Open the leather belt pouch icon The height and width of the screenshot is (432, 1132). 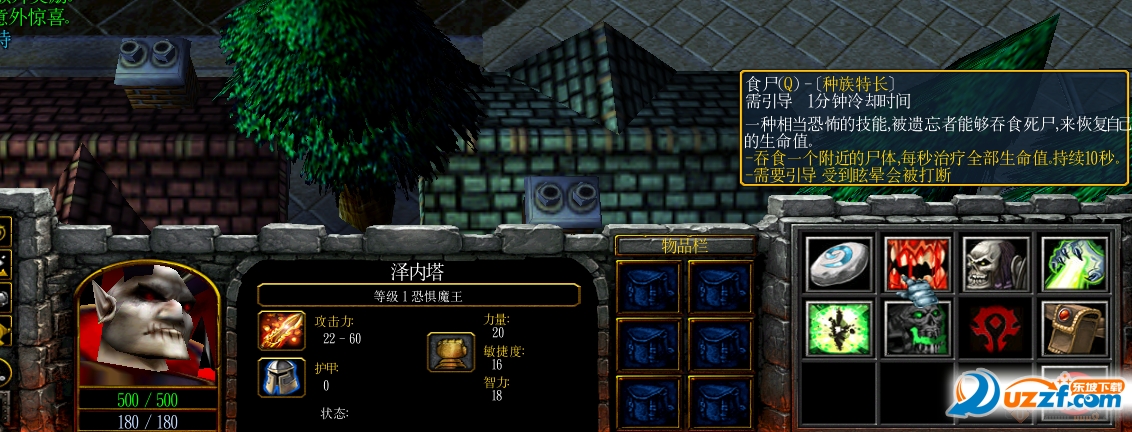(1072, 328)
